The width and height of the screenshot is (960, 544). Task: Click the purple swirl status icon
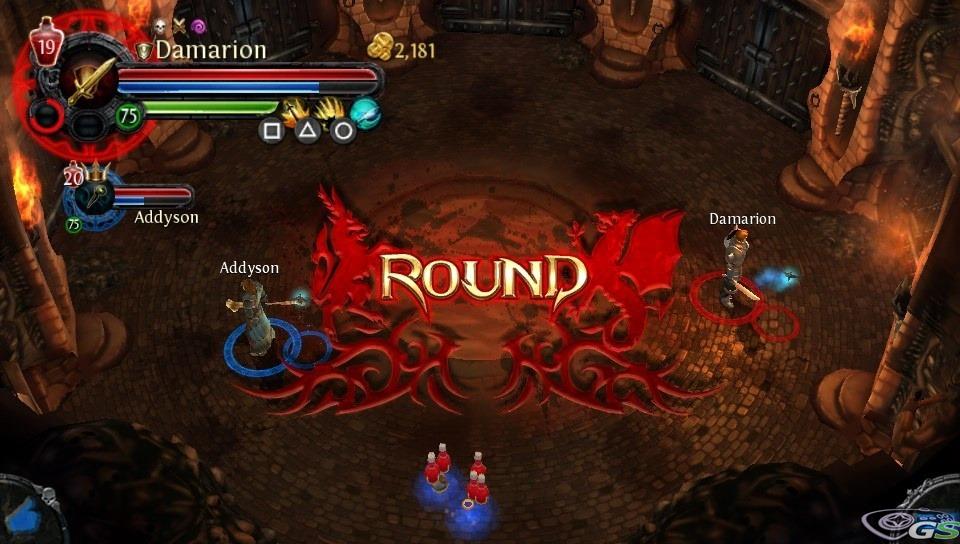[198, 27]
